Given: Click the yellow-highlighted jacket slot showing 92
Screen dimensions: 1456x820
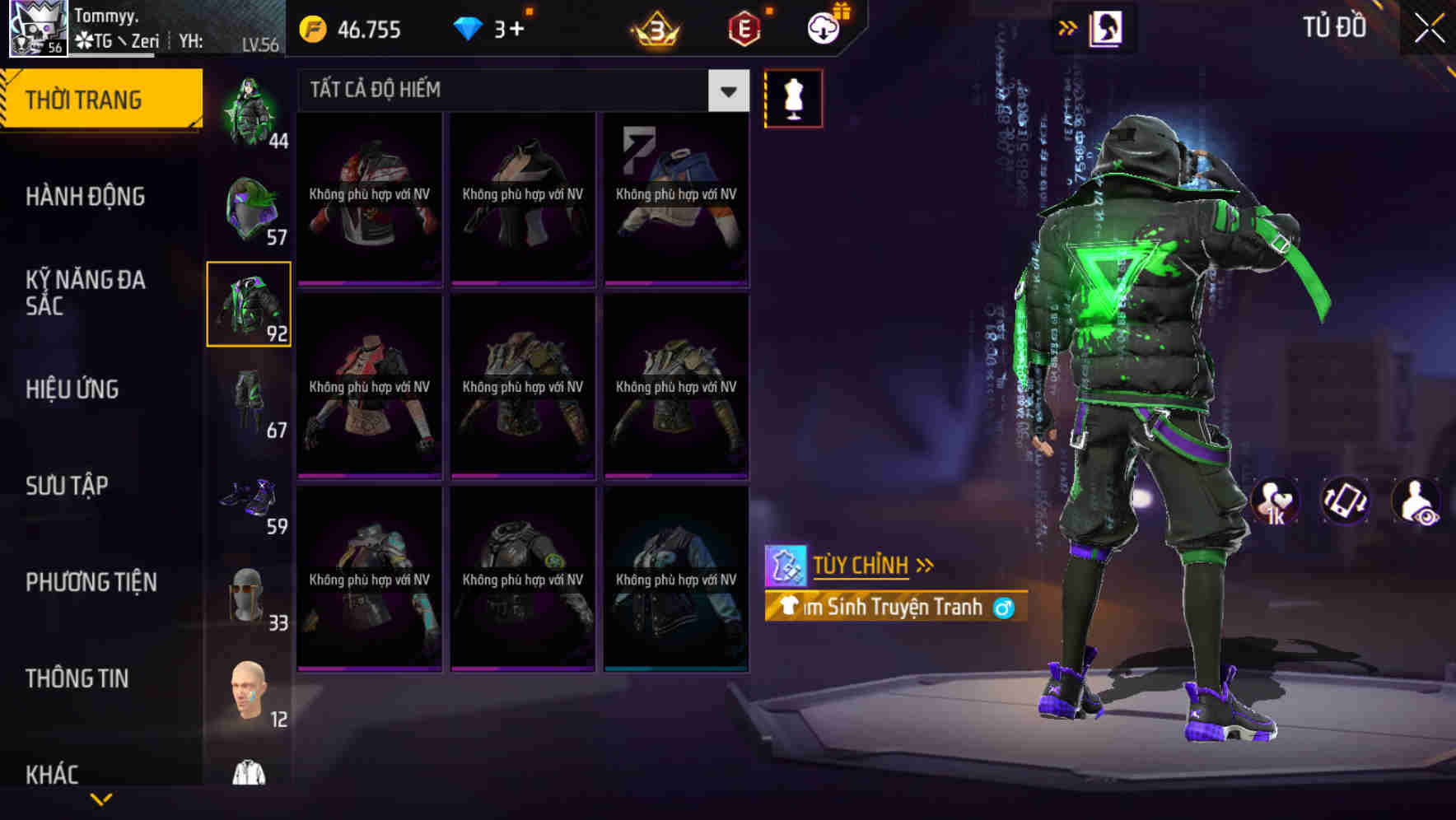Looking at the screenshot, I should pyautogui.click(x=249, y=305).
